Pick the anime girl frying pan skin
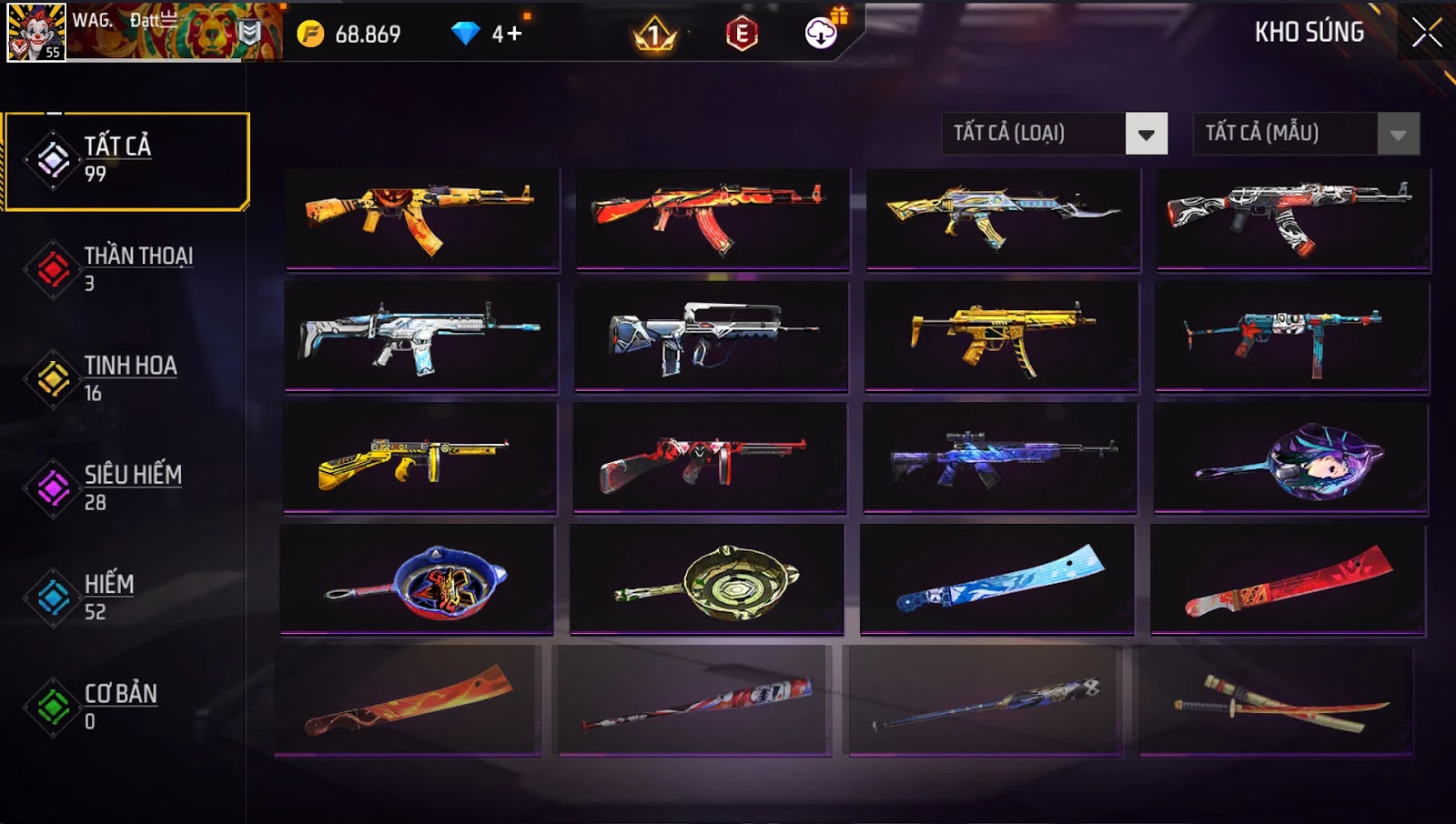This screenshot has height=824, width=1456. 1290,459
